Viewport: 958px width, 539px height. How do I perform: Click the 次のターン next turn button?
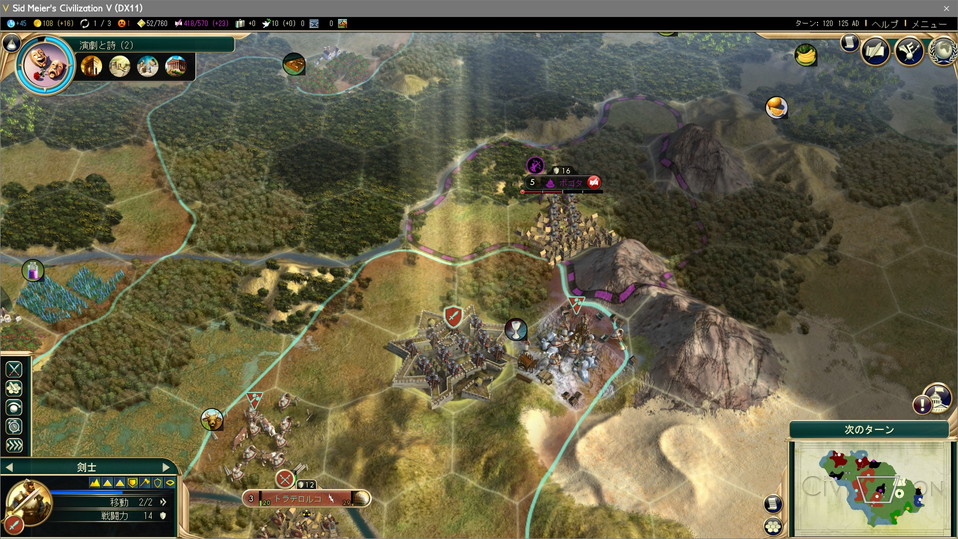(x=869, y=430)
